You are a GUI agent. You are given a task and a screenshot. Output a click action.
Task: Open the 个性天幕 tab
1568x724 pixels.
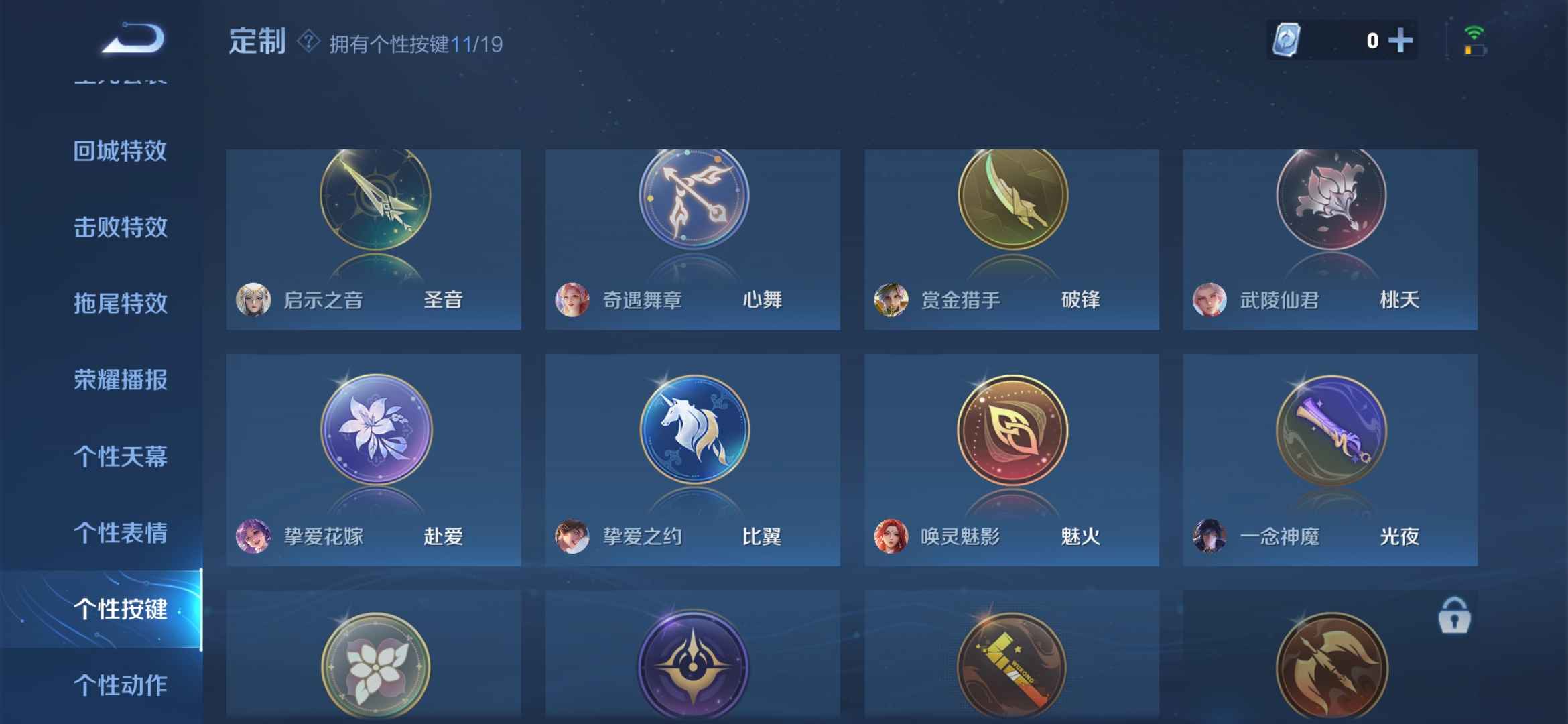click(x=121, y=456)
